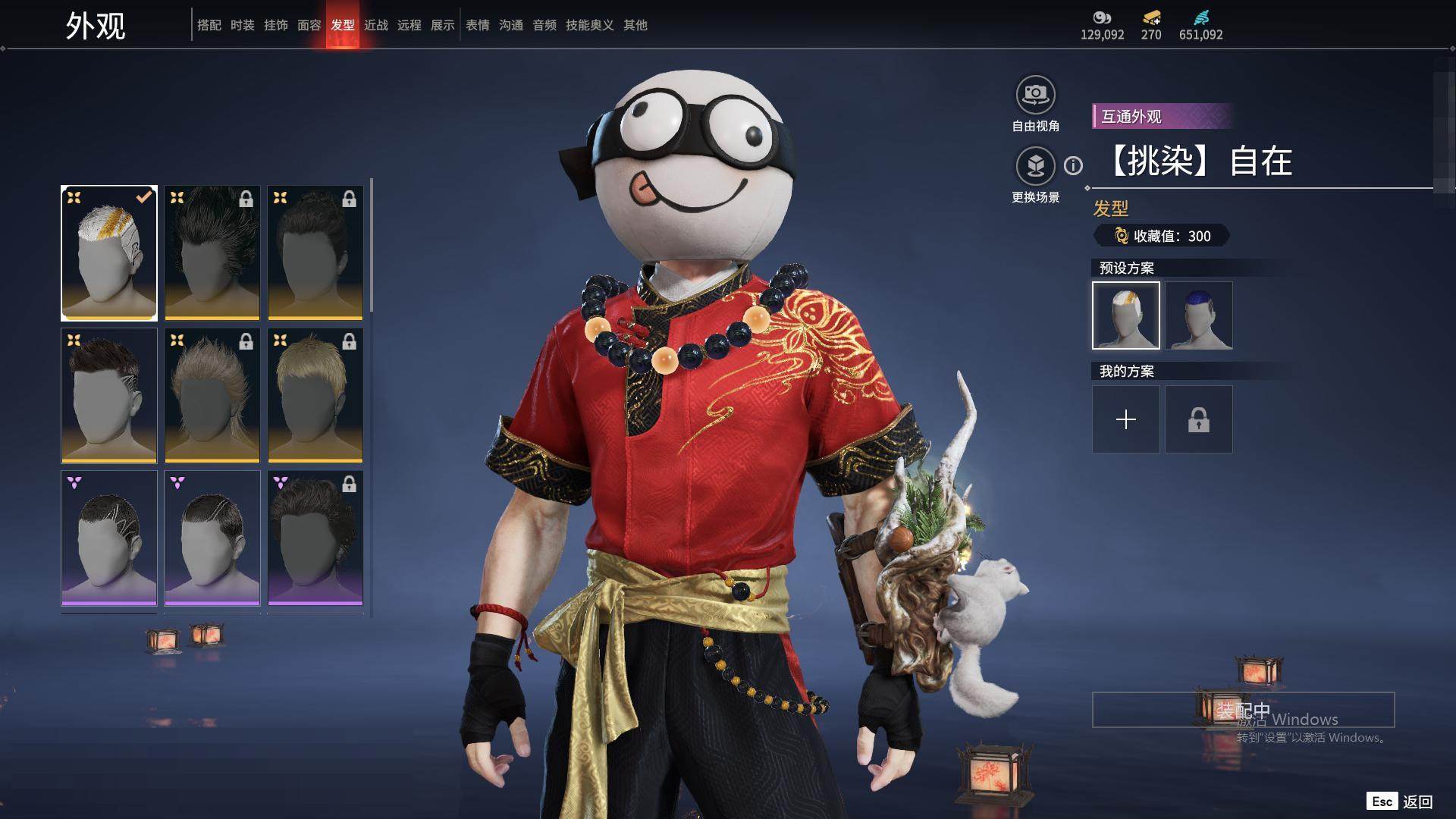Select the white-gold highlighted hairstyle thumbnail

[x=109, y=253]
